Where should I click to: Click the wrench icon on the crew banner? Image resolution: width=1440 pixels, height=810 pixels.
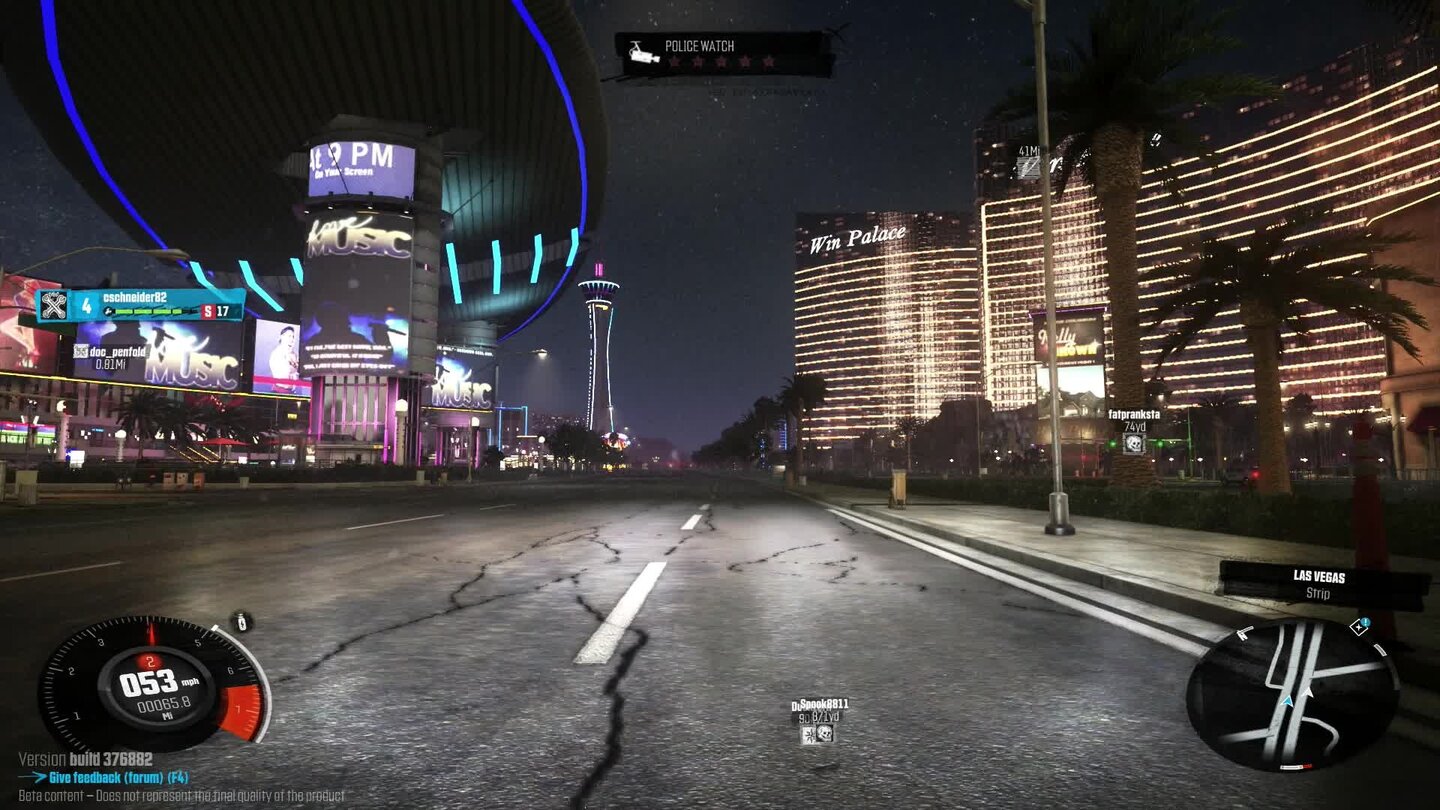[x=54, y=305]
